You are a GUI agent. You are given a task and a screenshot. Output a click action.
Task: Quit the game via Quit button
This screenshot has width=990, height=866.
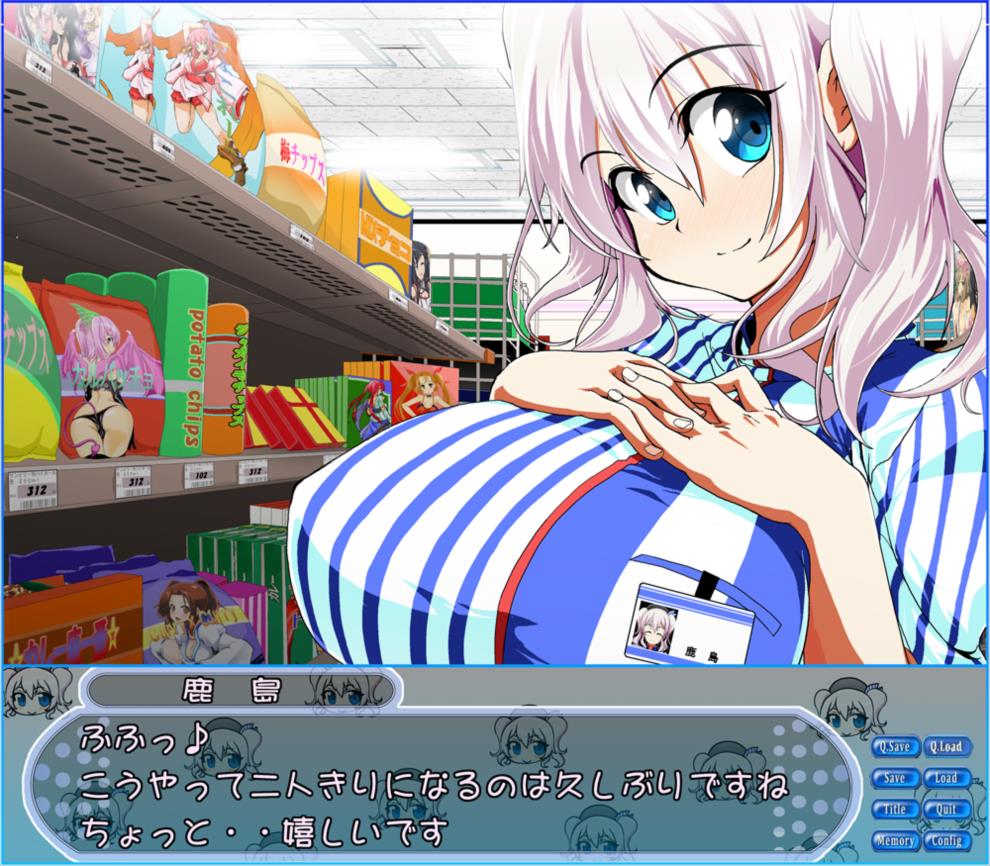(945, 809)
